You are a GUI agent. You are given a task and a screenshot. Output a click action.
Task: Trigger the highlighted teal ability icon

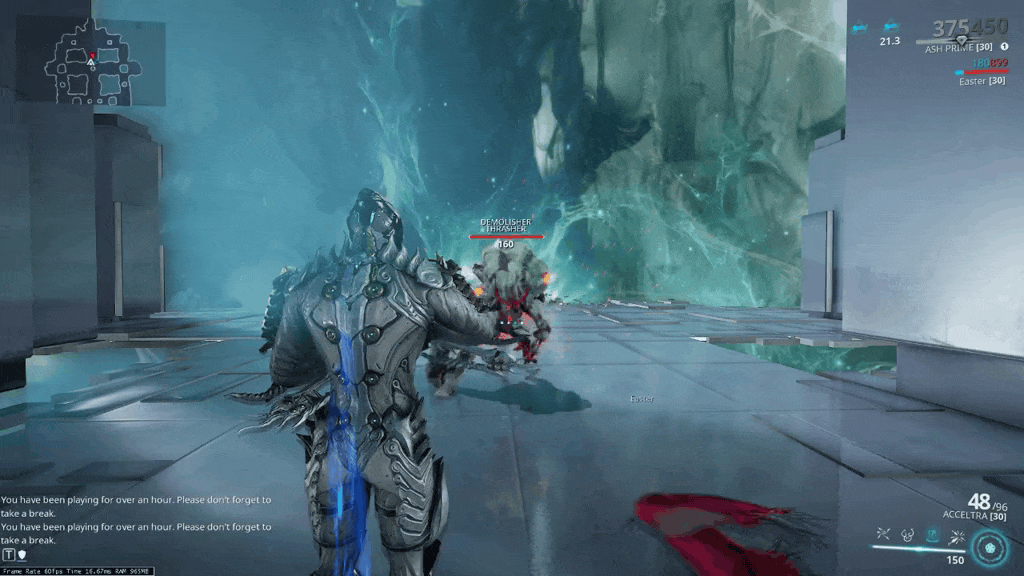click(x=933, y=535)
